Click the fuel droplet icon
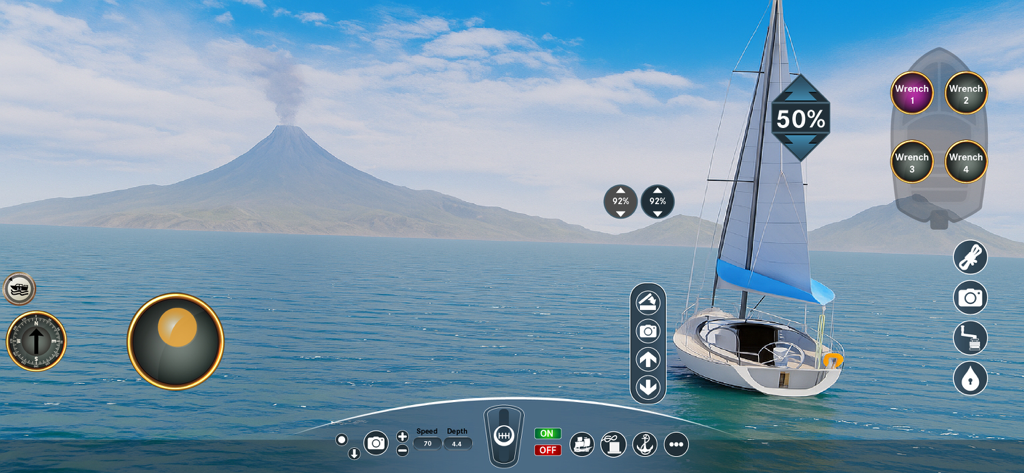The width and height of the screenshot is (1024, 473). (970, 379)
